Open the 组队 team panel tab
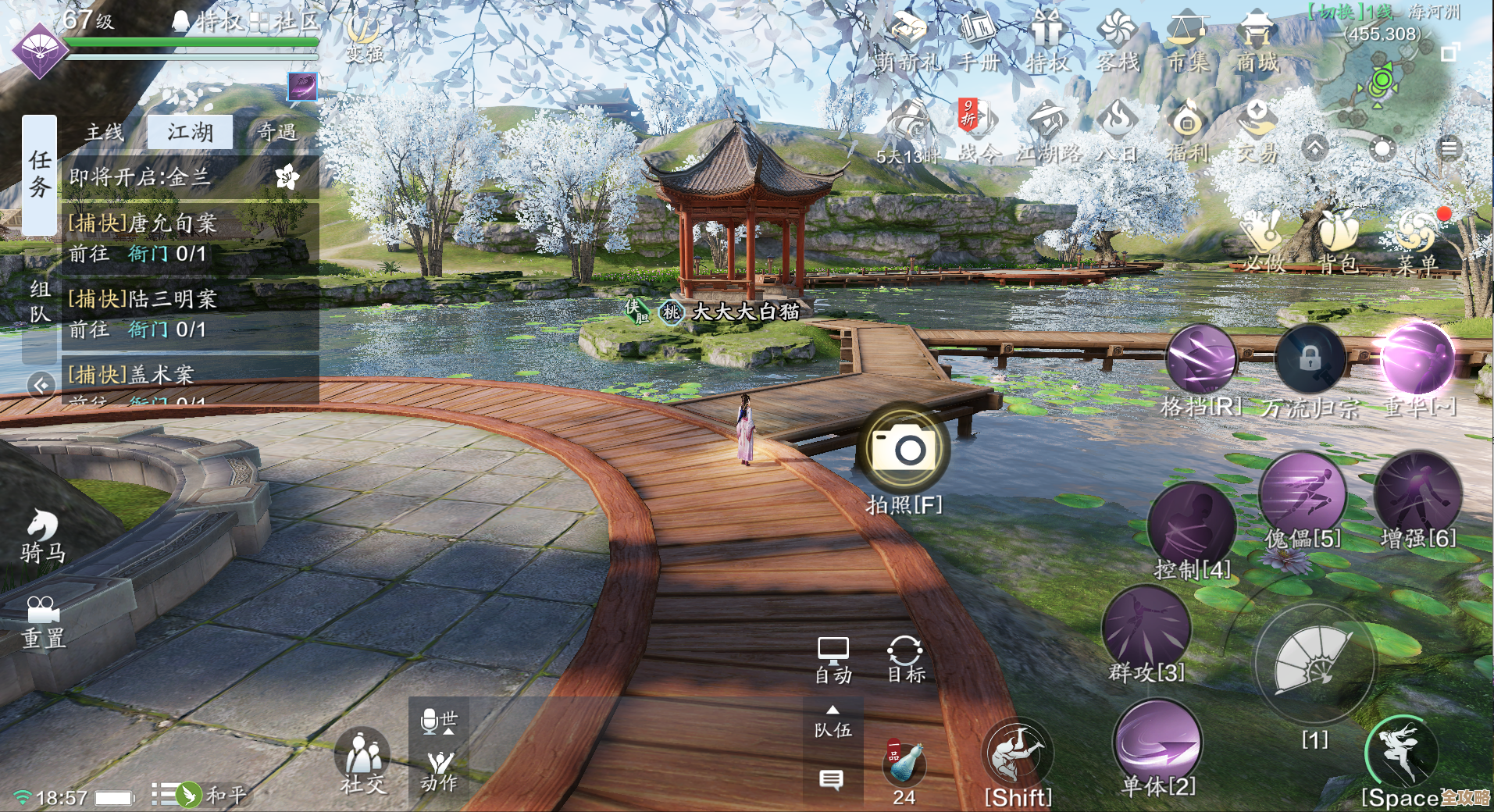 point(40,302)
